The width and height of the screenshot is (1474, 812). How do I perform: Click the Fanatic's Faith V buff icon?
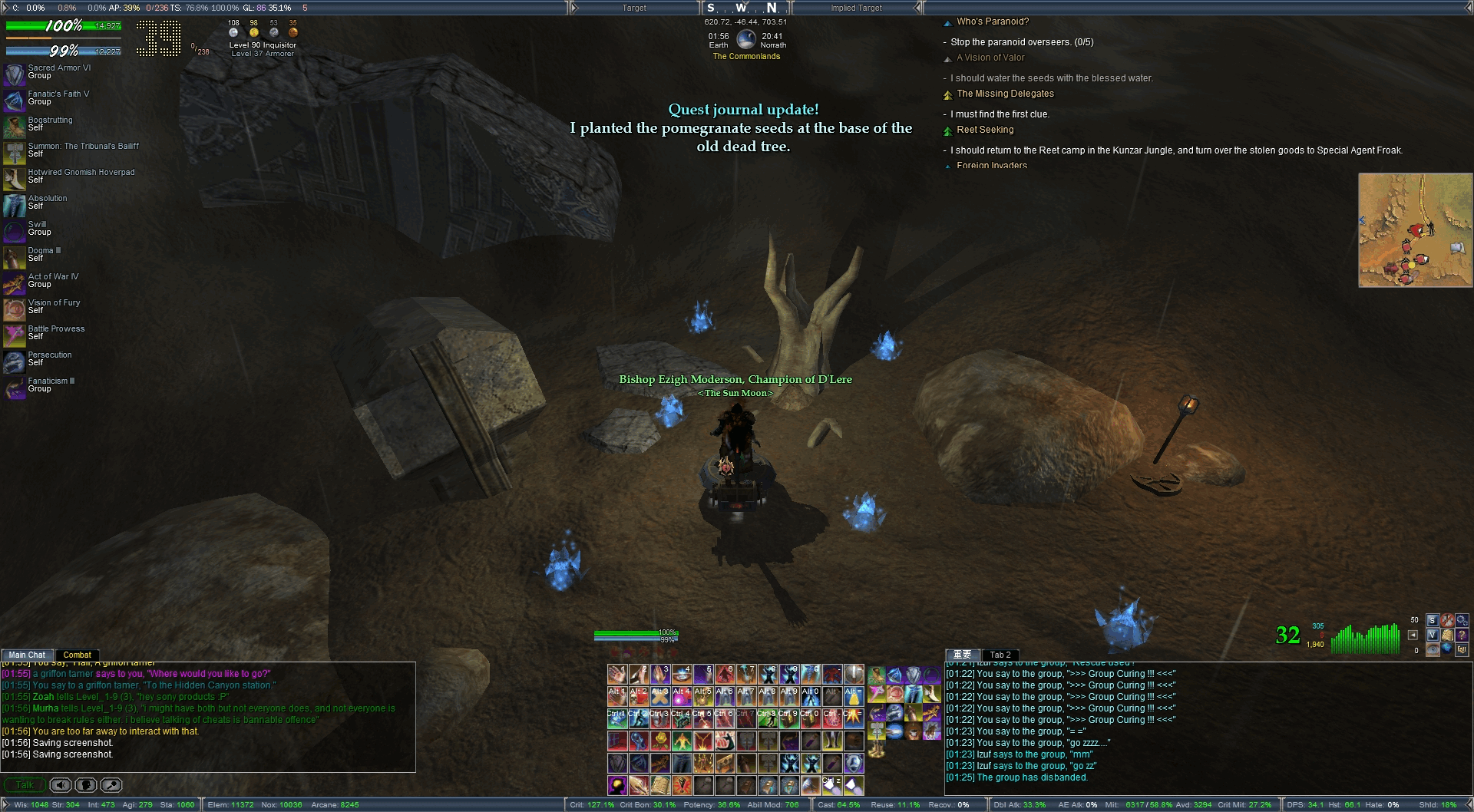click(15, 100)
